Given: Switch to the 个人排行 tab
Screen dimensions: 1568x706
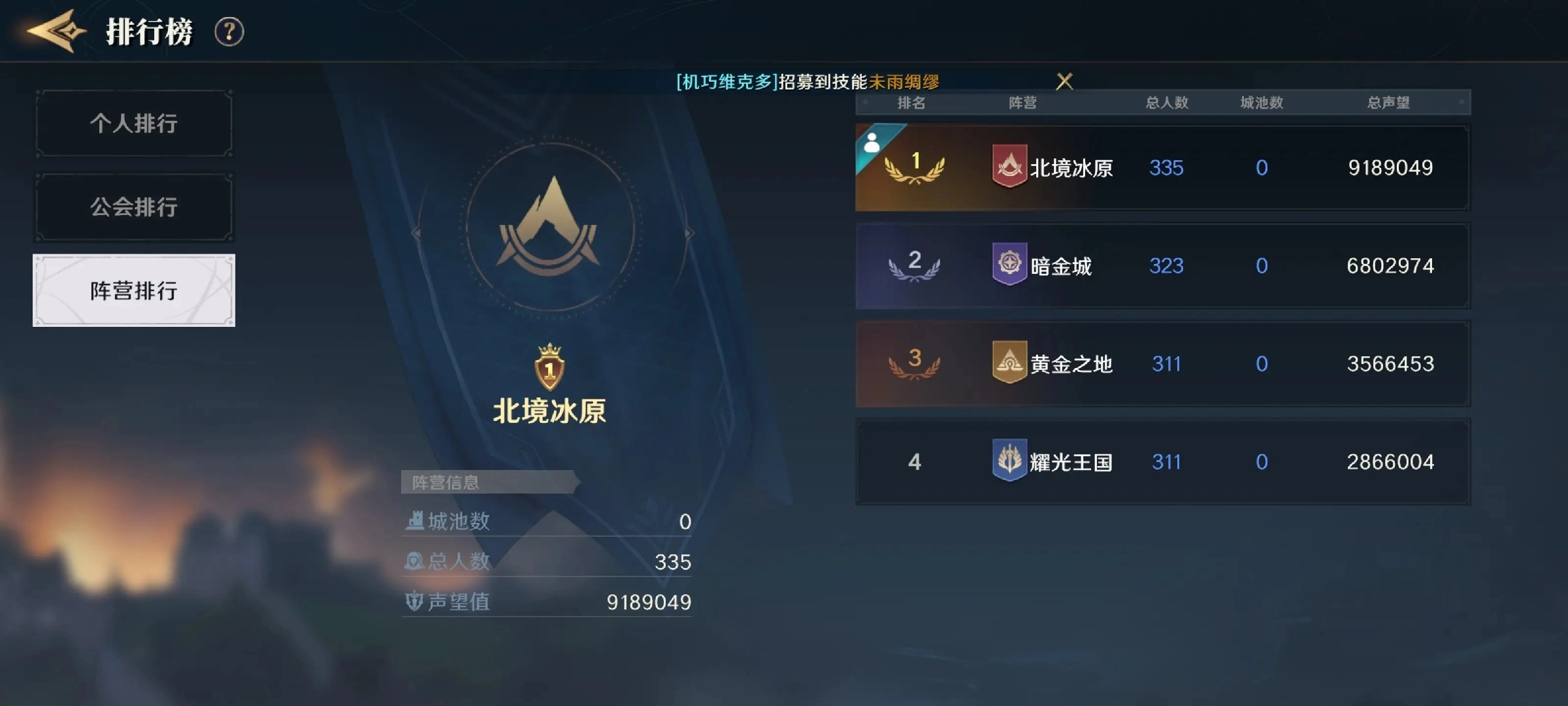Looking at the screenshot, I should click(133, 123).
